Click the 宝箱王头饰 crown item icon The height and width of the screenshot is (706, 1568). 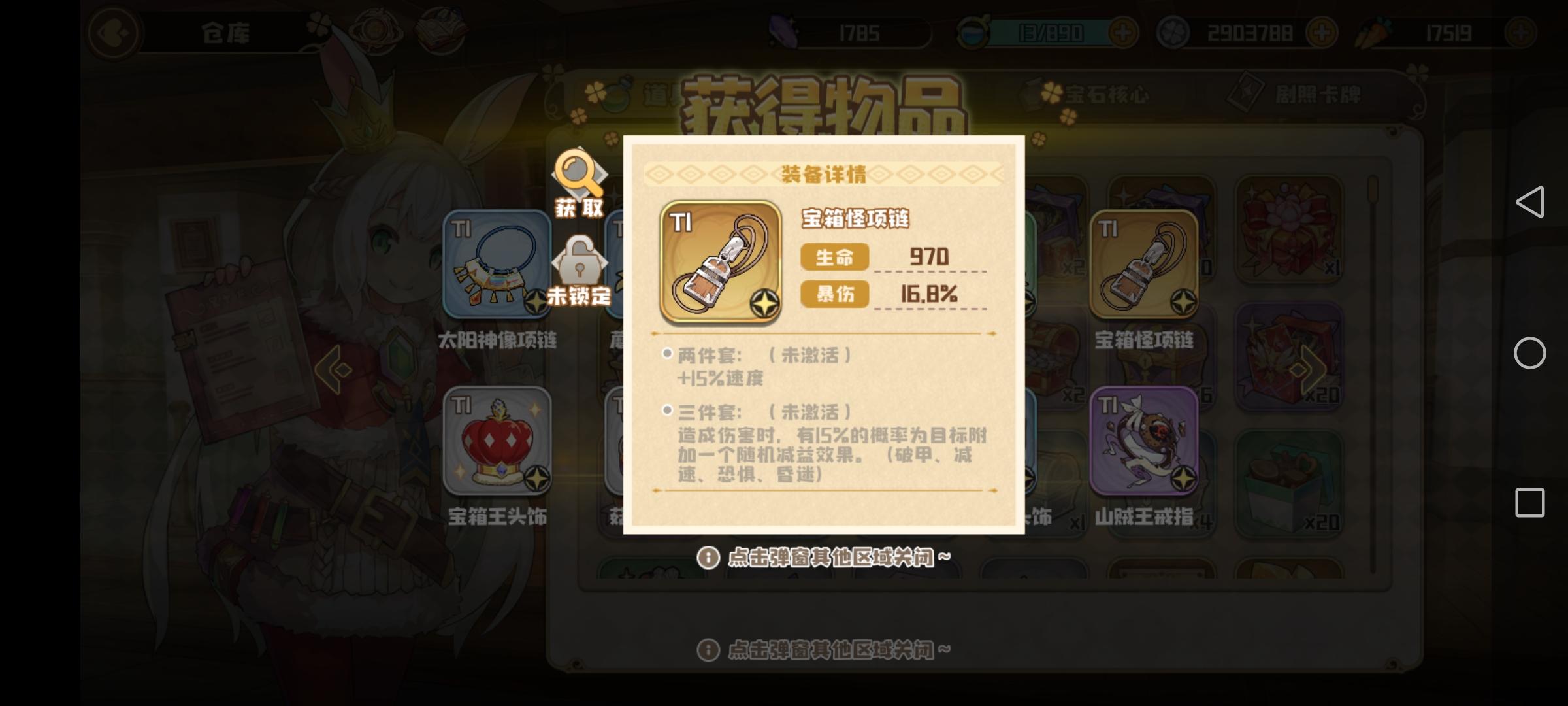pos(497,441)
